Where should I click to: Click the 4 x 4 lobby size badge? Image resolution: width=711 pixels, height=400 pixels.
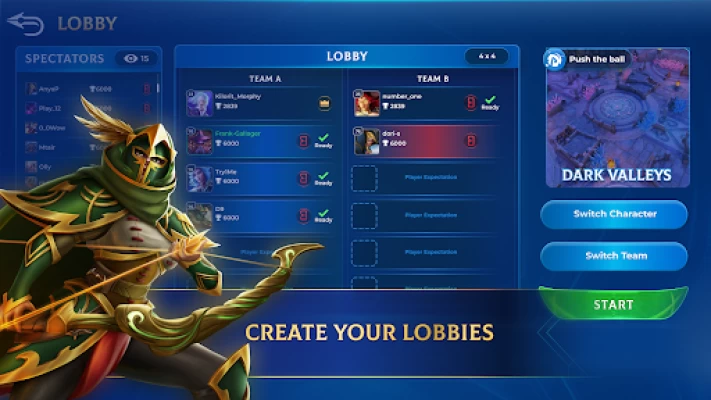pyautogui.click(x=487, y=56)
